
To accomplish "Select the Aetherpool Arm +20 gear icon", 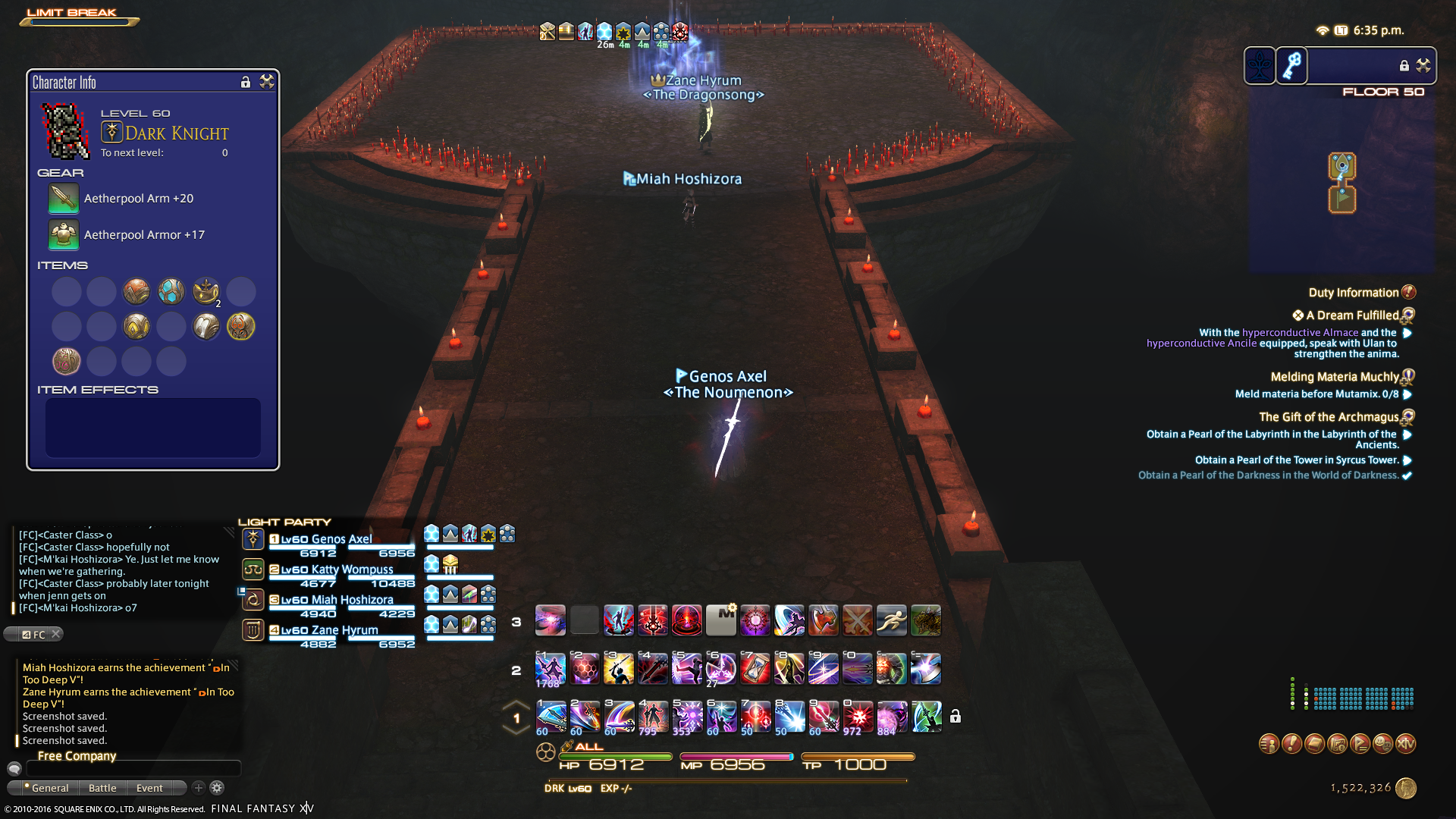I will point(64,199).
